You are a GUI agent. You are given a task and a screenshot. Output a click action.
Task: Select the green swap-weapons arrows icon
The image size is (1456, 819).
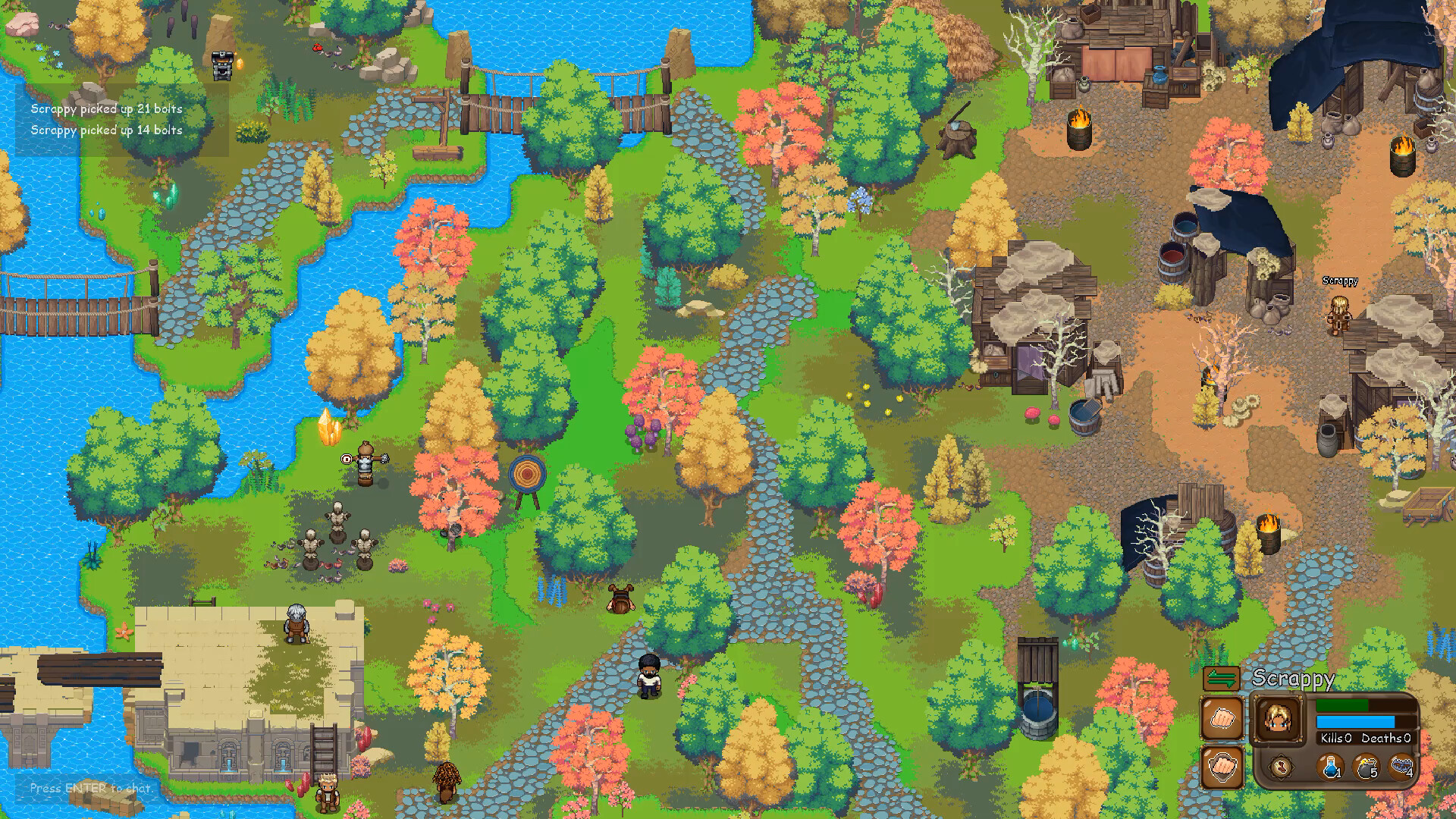[1222, 678]
